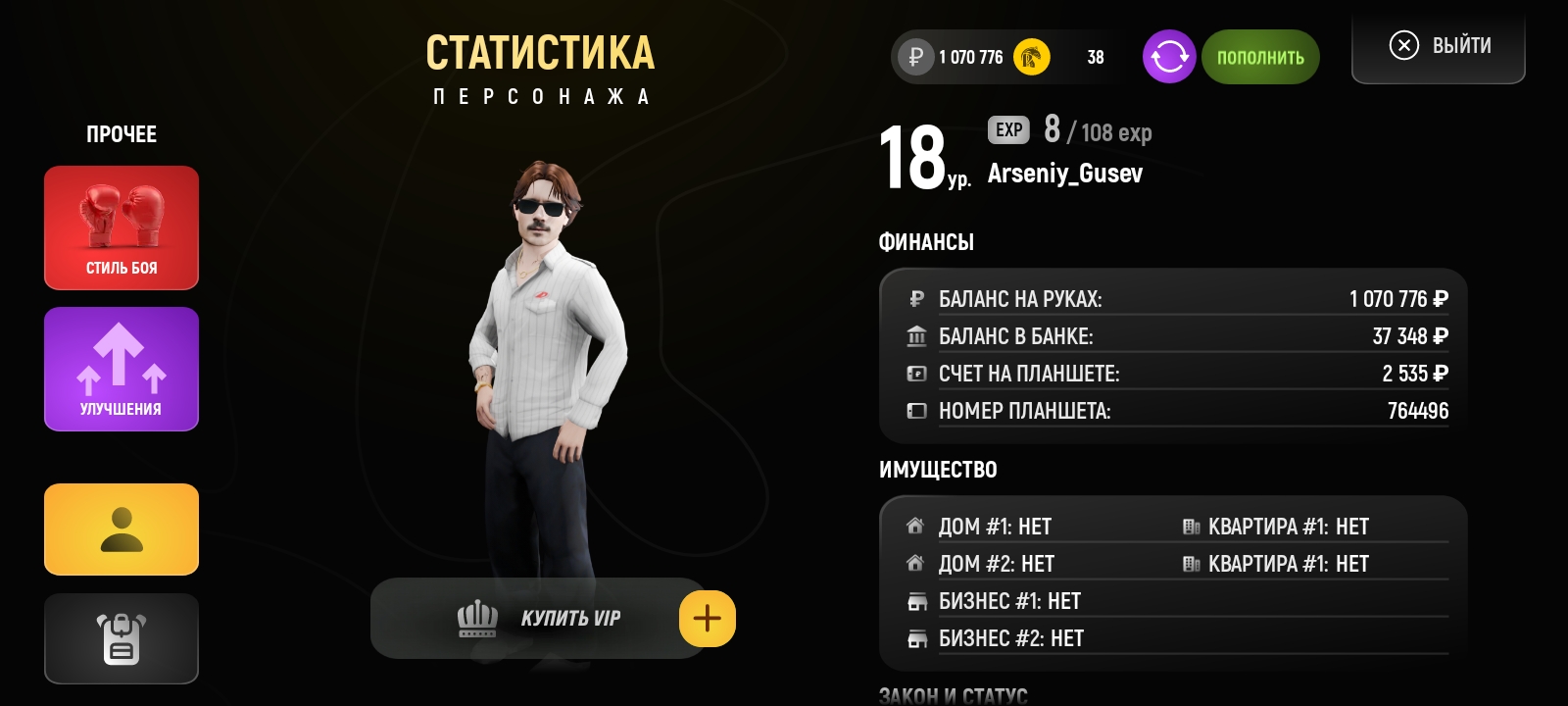Click the house icon beside Дом #1
1568x706 pixels.
click(916, 526)
